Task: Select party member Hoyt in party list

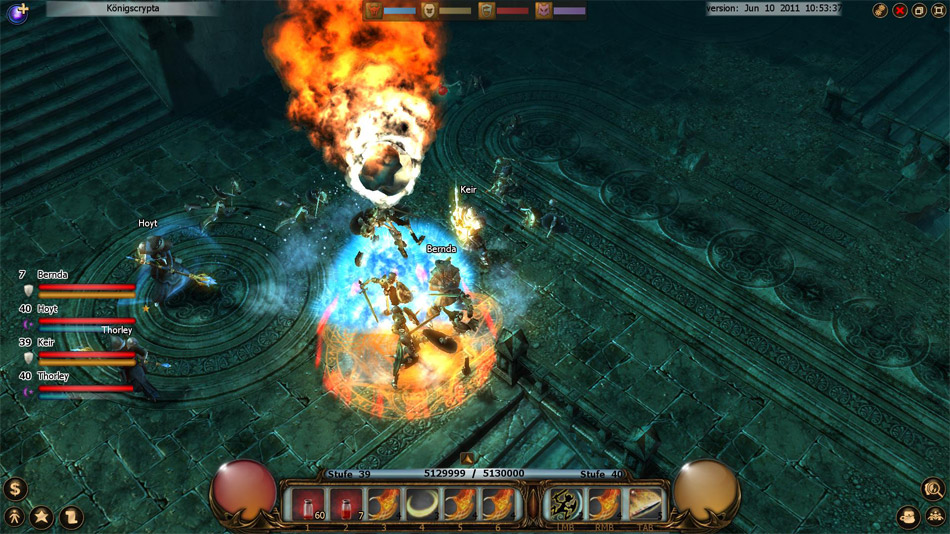Action: [48, 309]
